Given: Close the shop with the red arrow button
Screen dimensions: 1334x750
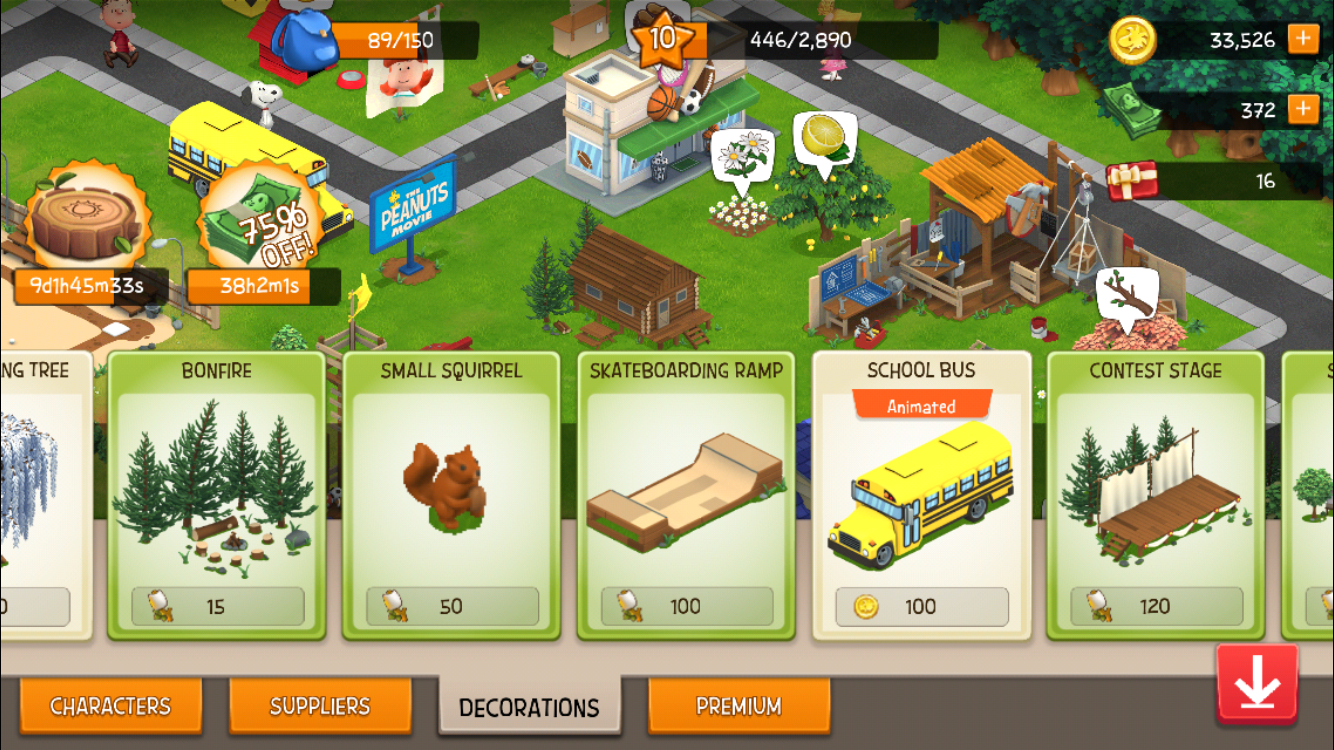Looking at the screenshot, I should coord(1257,684).
